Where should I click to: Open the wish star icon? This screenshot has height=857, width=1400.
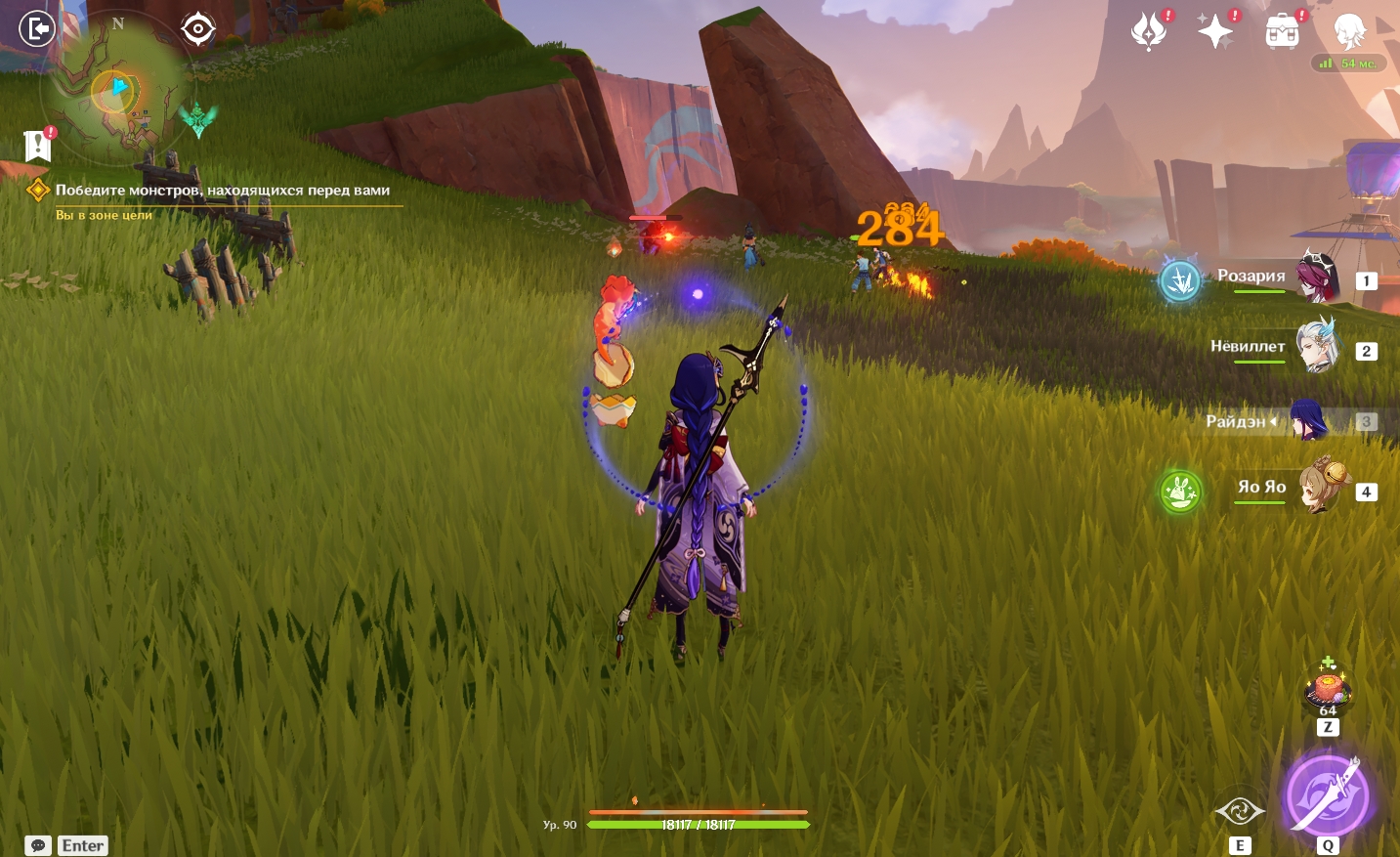[x=1215, y=31]
